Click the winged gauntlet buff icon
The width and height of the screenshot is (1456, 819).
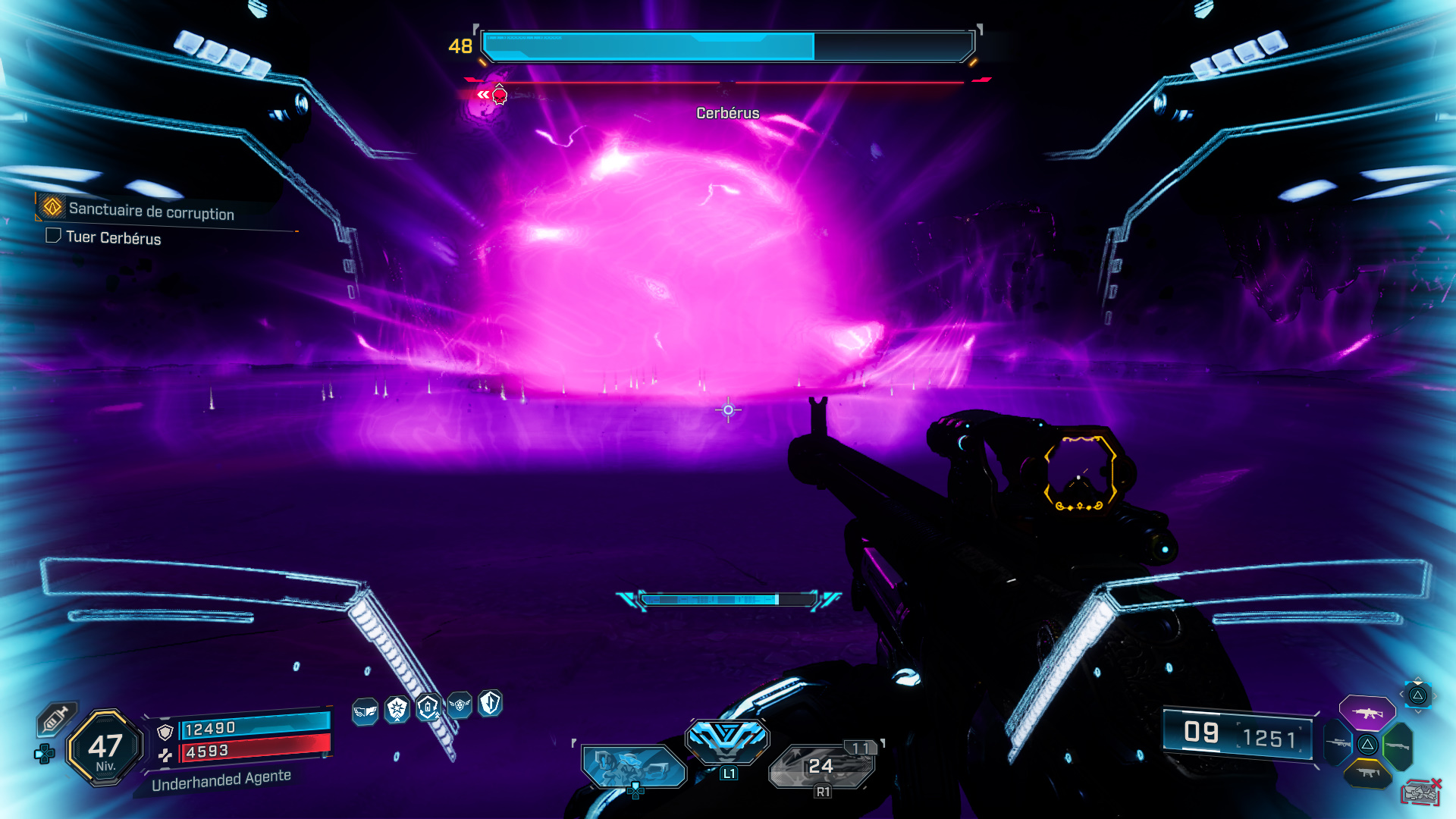(366, 711)
